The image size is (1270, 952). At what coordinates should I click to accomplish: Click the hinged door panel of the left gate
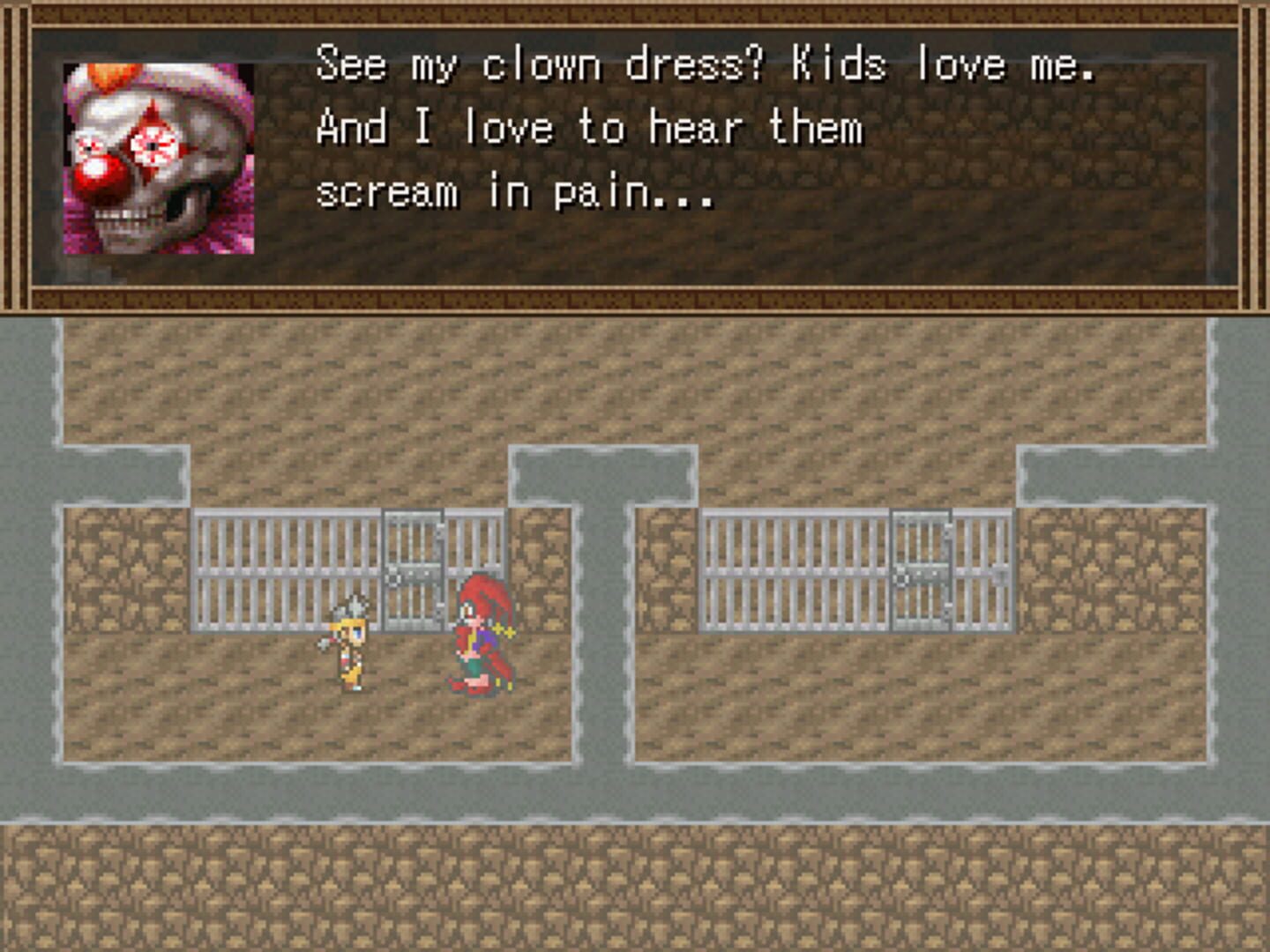411,569
